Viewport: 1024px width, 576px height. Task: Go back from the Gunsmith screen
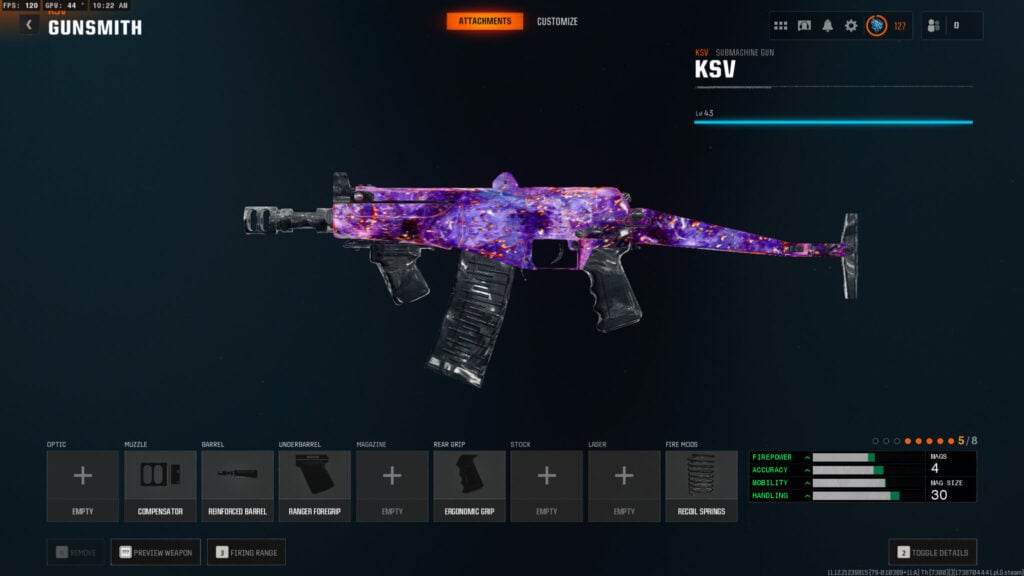click(x=28, y=25)
